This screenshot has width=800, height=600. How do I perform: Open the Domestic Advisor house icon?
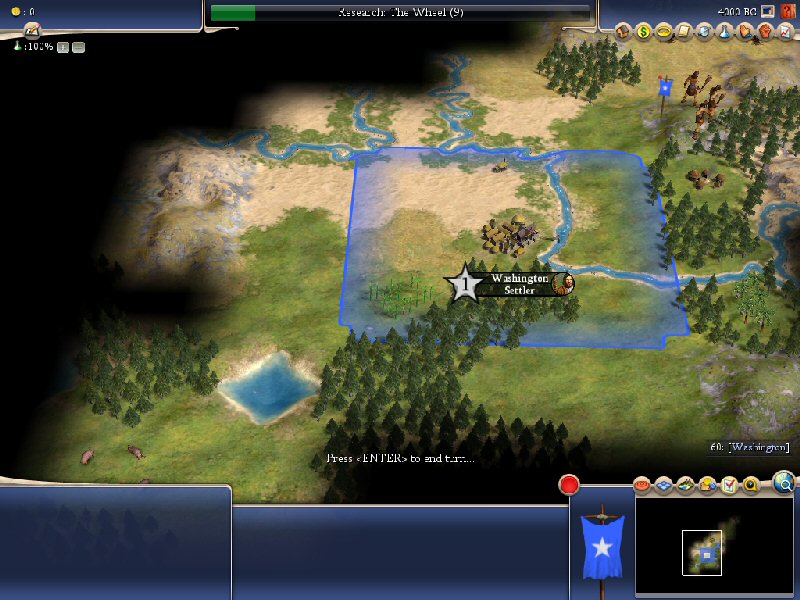point(623,31)
